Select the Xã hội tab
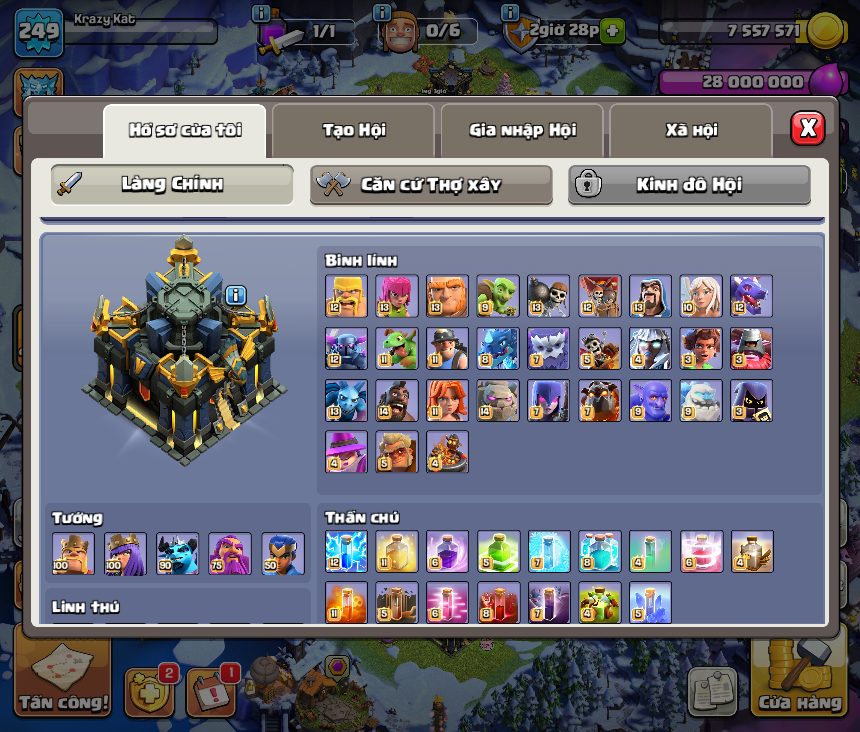 pos(691,130)
